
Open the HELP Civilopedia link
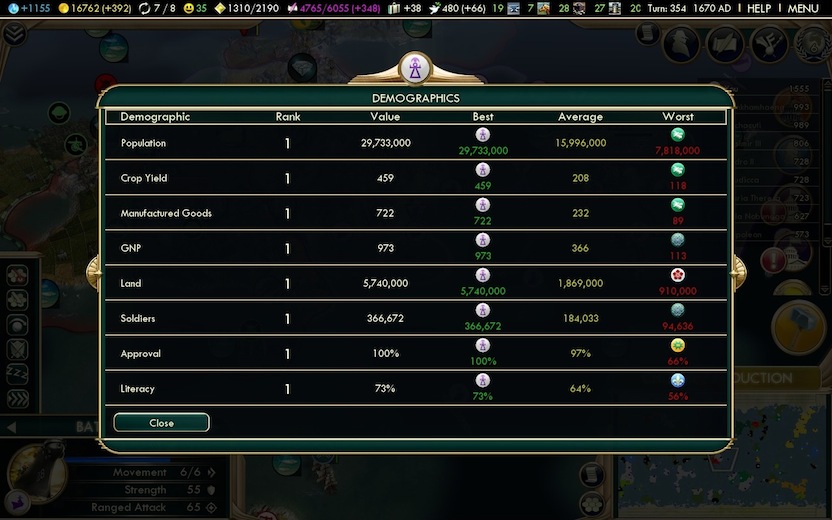tap(759, 8)
